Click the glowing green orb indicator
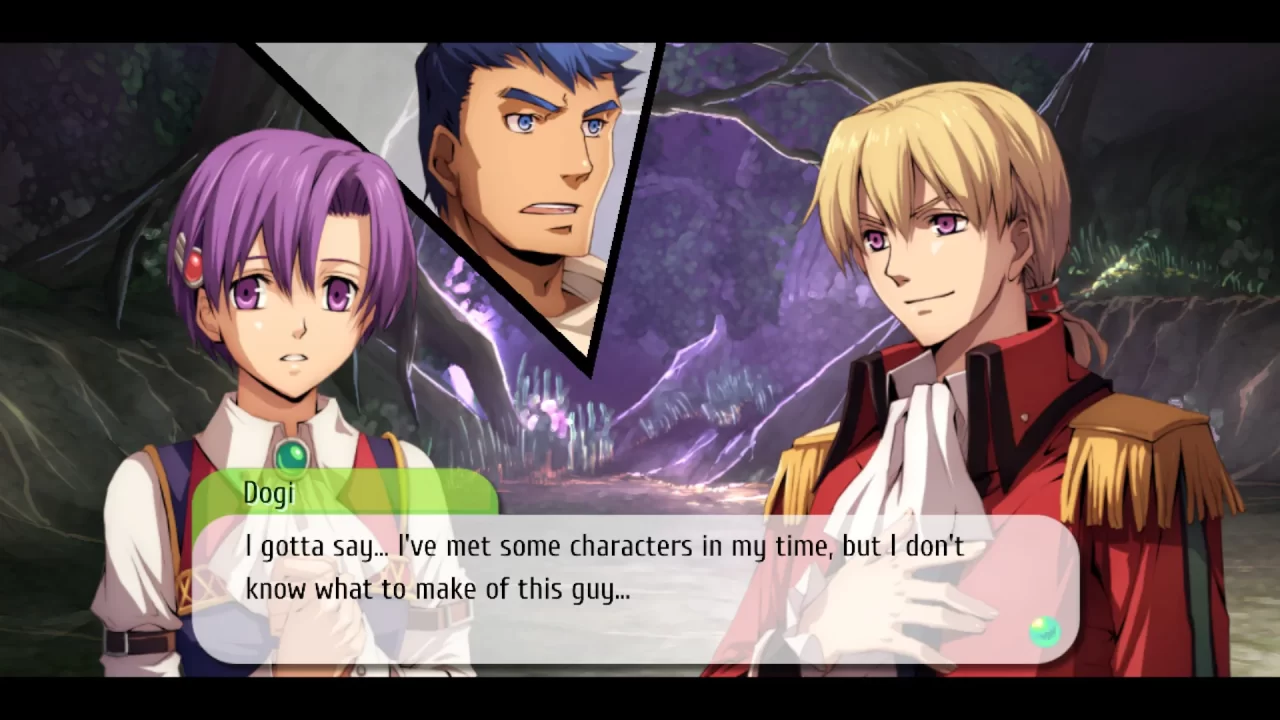The width and height of the screenshot is (1280, 720). coord(1044,631)
